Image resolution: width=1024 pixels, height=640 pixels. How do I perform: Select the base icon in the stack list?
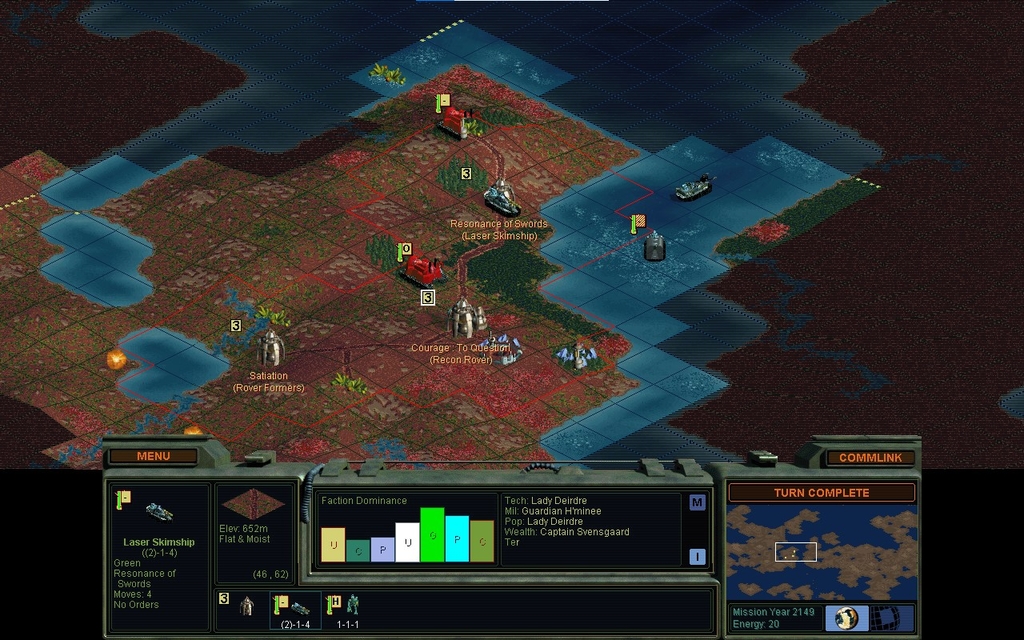(x=246, y=606)
